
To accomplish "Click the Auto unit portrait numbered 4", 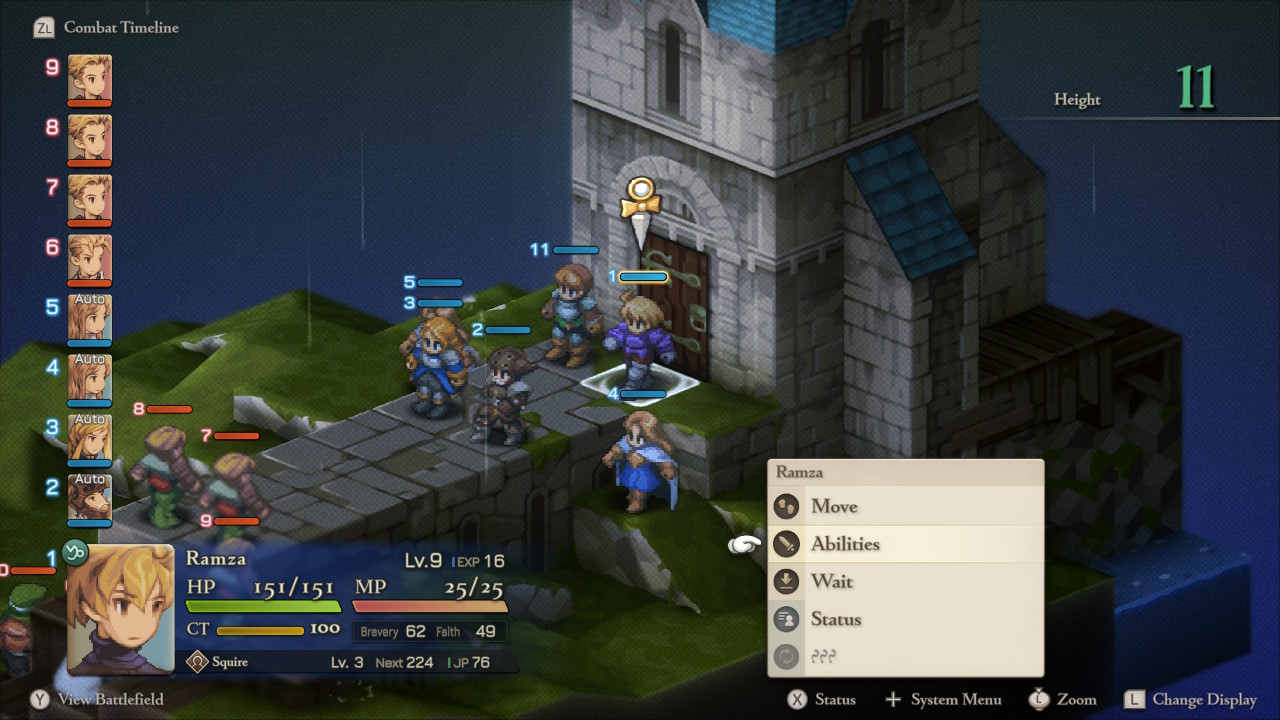I will coord(90,378).
